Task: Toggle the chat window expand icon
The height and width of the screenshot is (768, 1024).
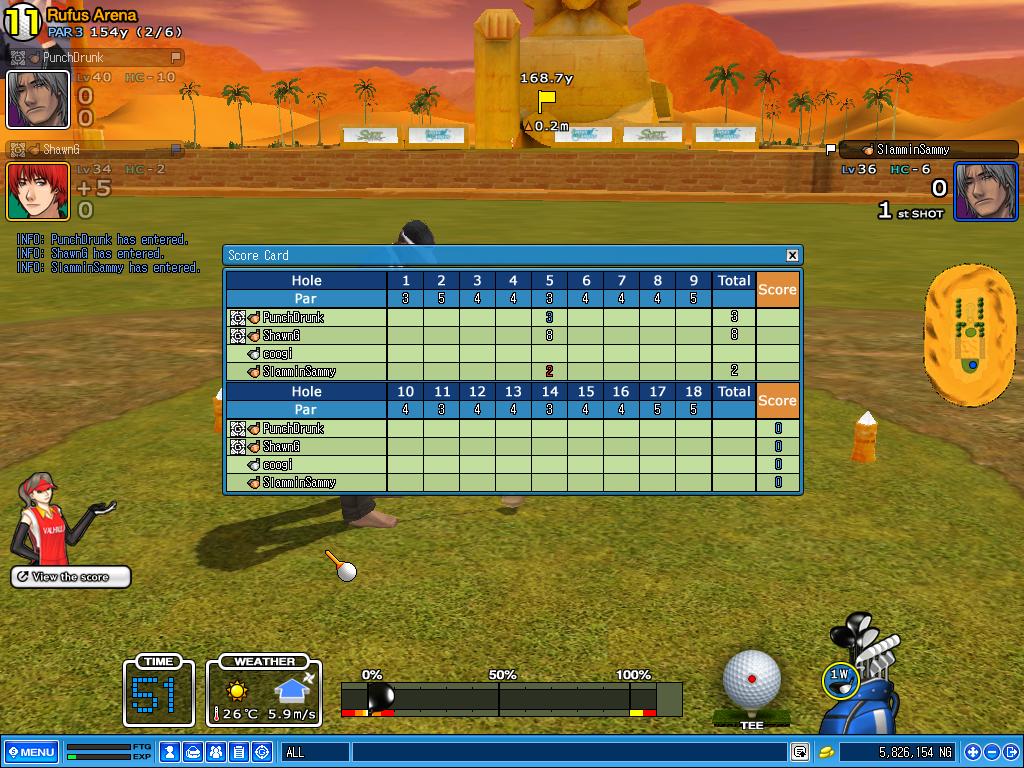Action: point(800,752)
